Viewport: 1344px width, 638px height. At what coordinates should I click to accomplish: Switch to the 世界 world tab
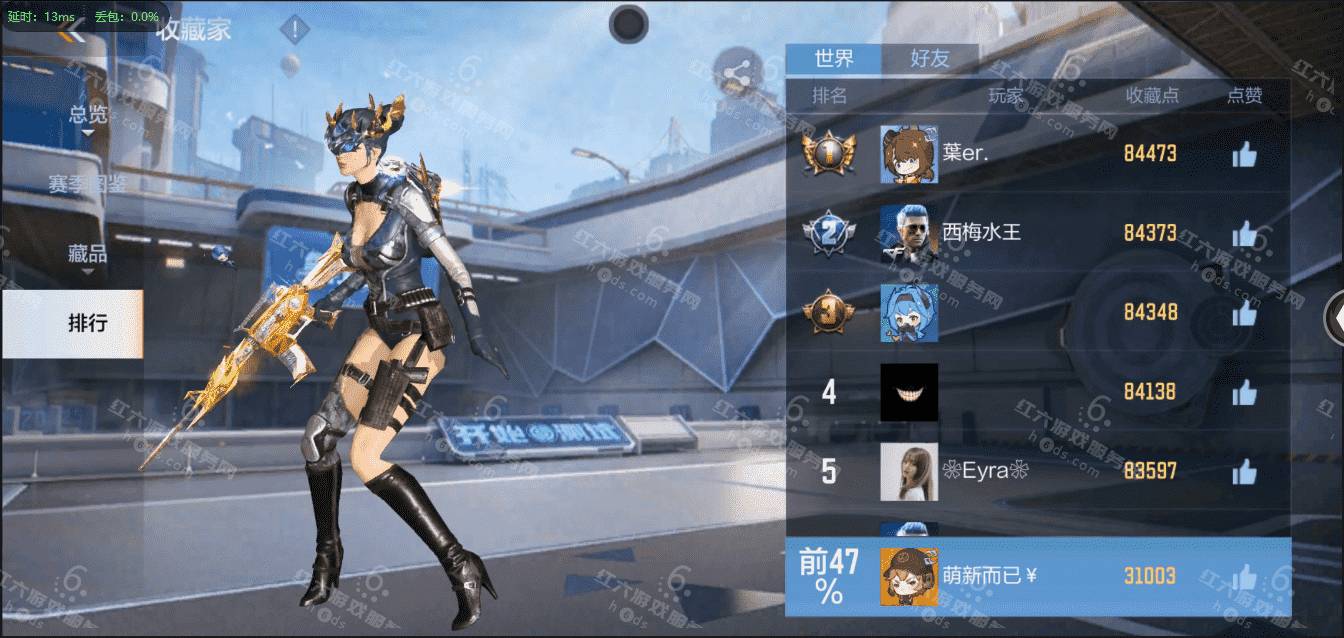pyautogui.click(x=833, y=58)
